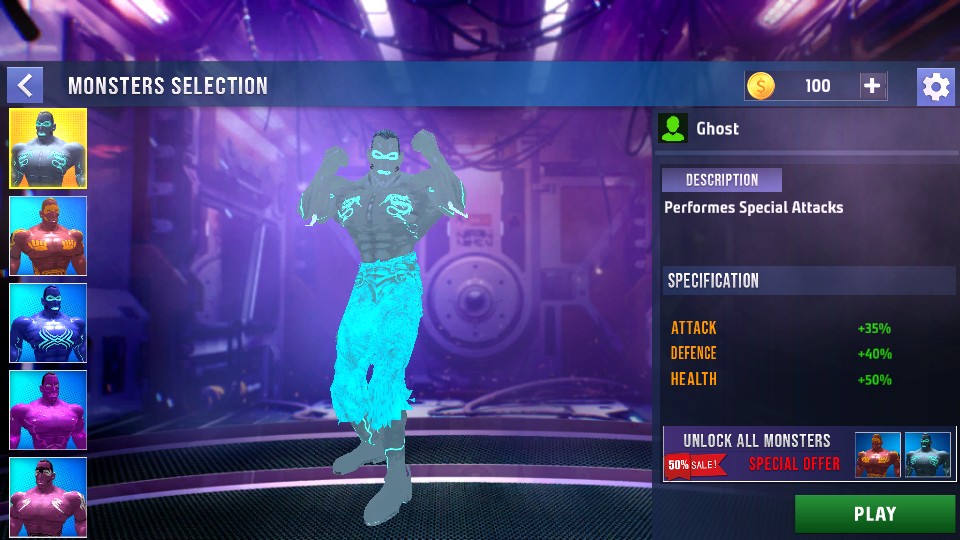The height and width of the screenshot is (540, 960).
Task: Add more coins with the plus button
Action: 872,86
